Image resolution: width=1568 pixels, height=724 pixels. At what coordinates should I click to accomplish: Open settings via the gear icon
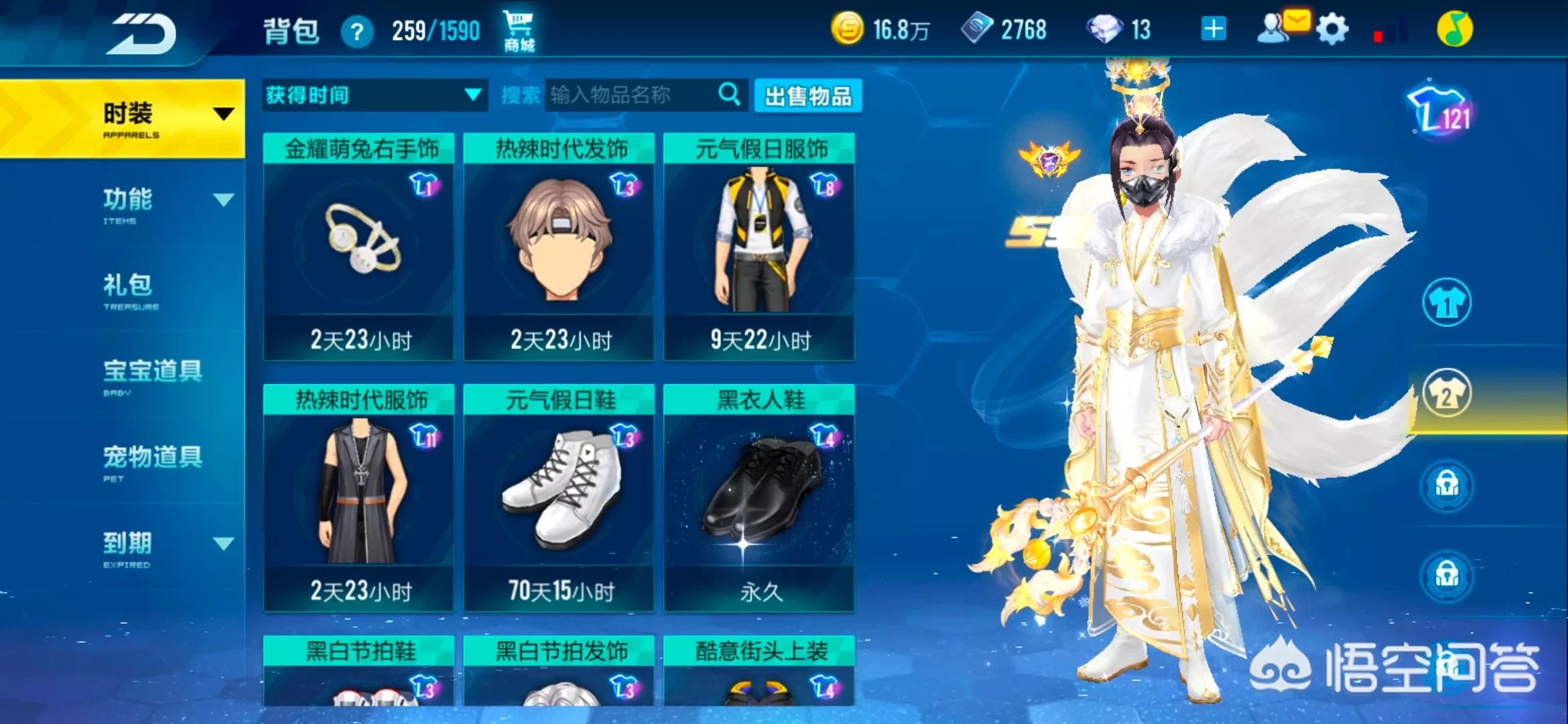click(1331, 29)
